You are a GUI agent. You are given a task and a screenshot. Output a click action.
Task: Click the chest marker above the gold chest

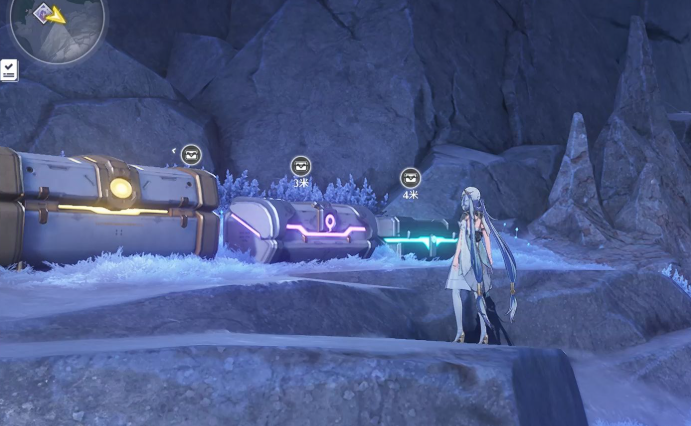pyautogui.click(x=192, y=155)
